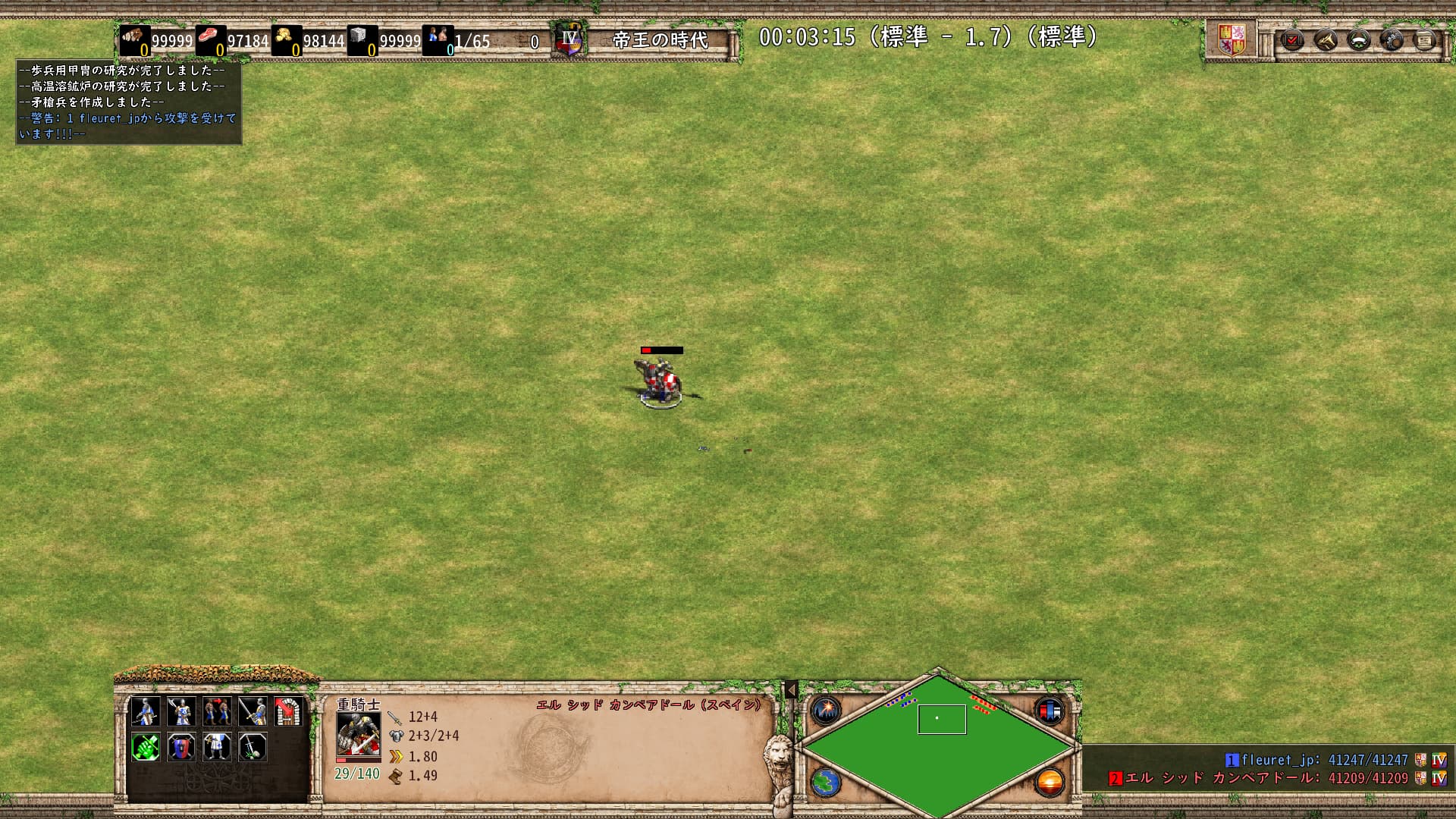Click the selected knight portrait

tap(358, 734)
